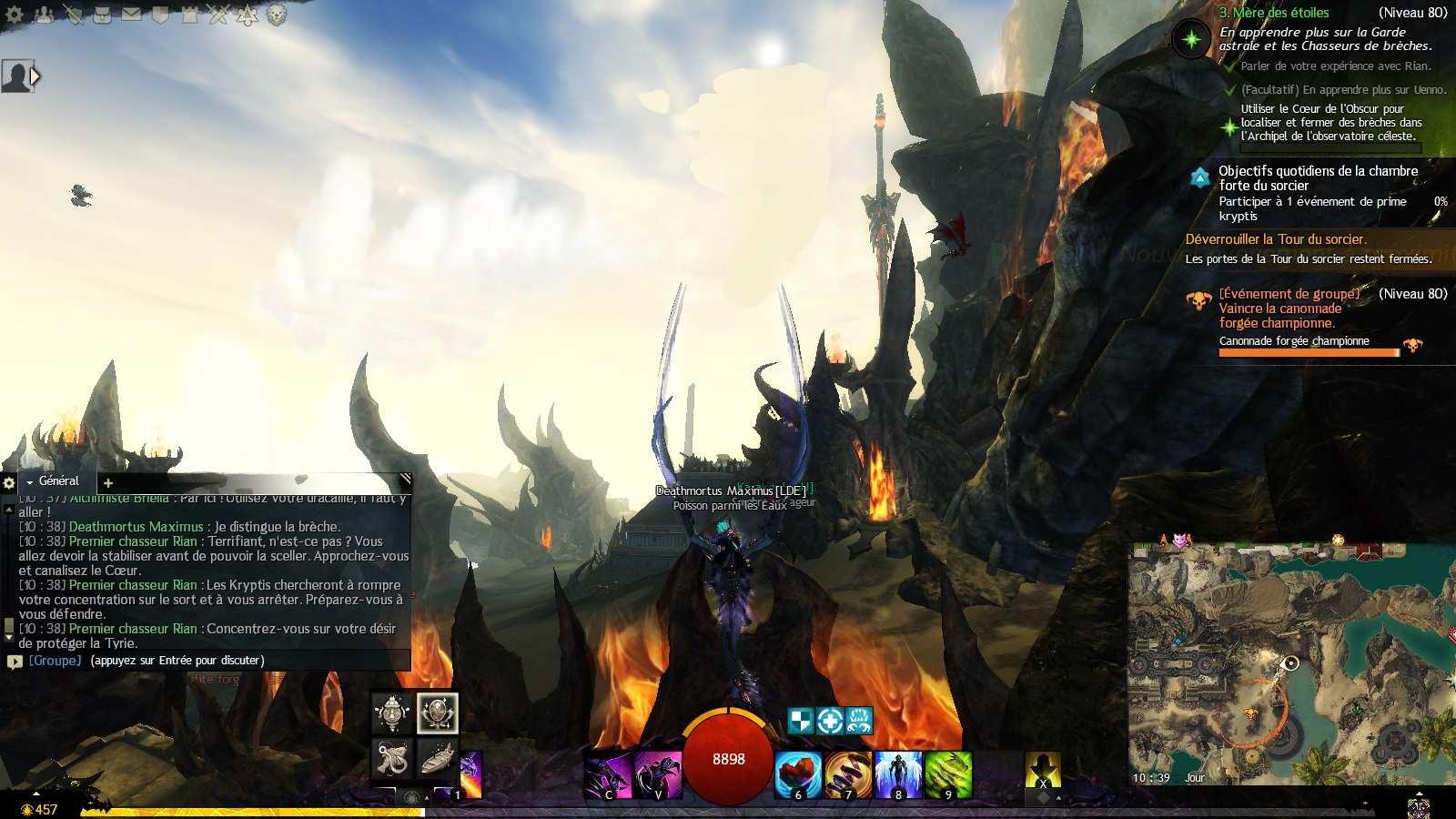
Task: Open the mail envelope icon
Action: pyautogui.click(x=131, y=15)
